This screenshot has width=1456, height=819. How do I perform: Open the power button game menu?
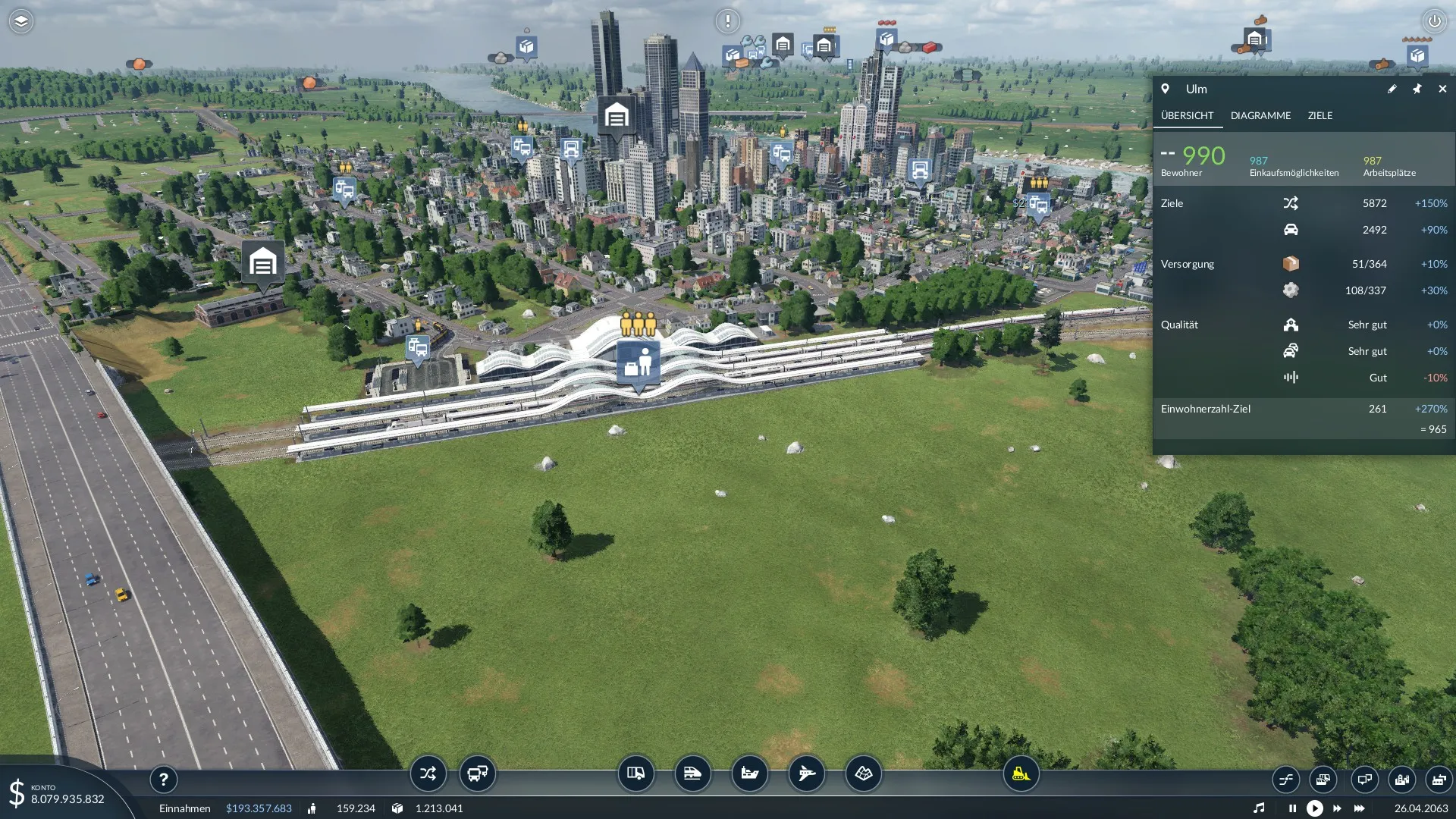(1434, 21)
